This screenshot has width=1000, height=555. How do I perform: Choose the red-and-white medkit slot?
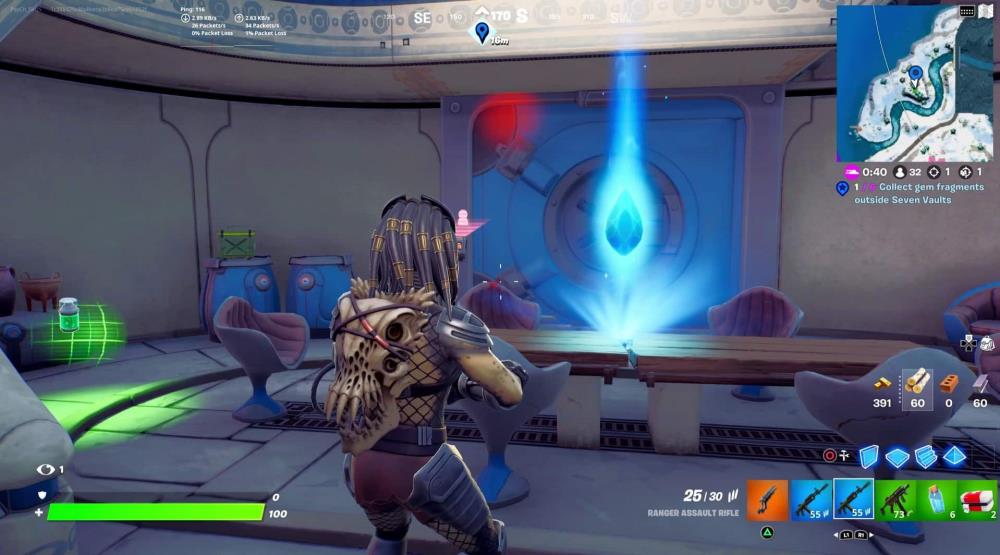(x=977, y=498)
